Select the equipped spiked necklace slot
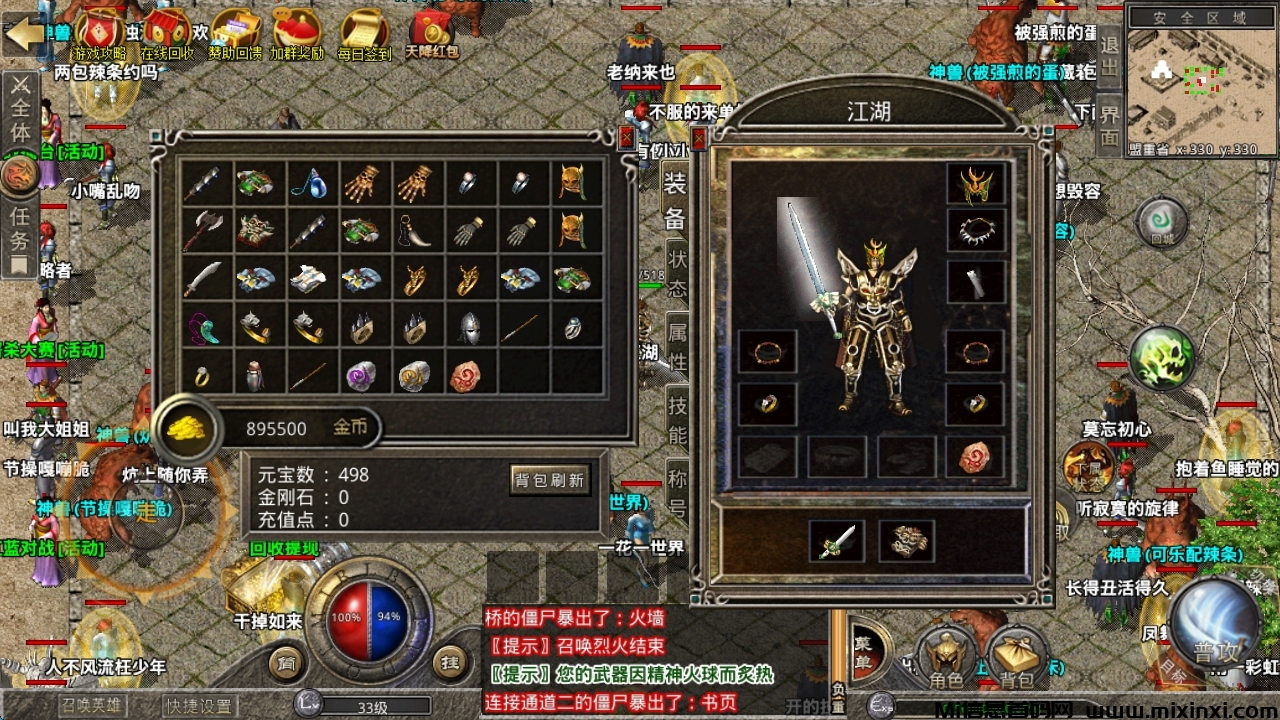Screen dimensions: 1280x720 (x=975, y=232)
